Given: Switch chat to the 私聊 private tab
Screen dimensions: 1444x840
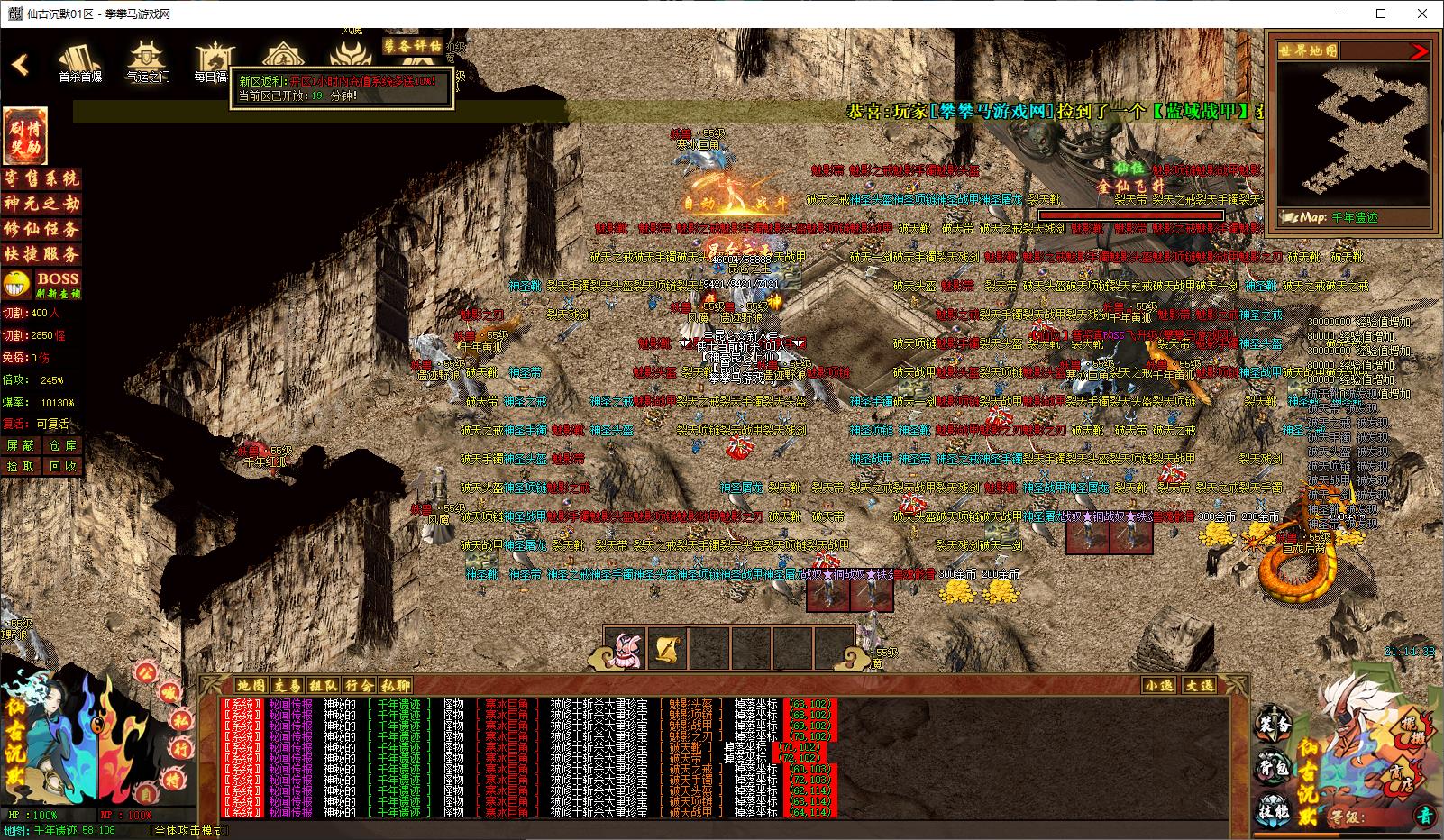Looking at the screenshot, I should pyautogui.click(x=395, y=686).
